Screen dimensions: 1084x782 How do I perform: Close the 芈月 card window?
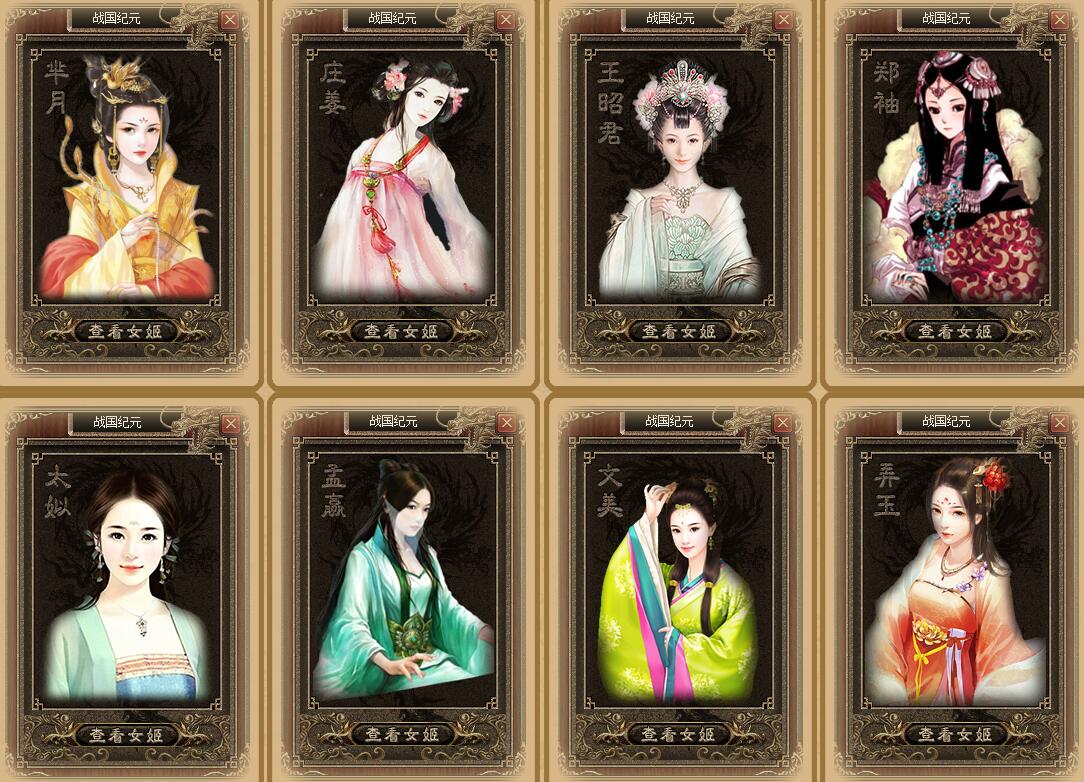(x=230, y=19)
